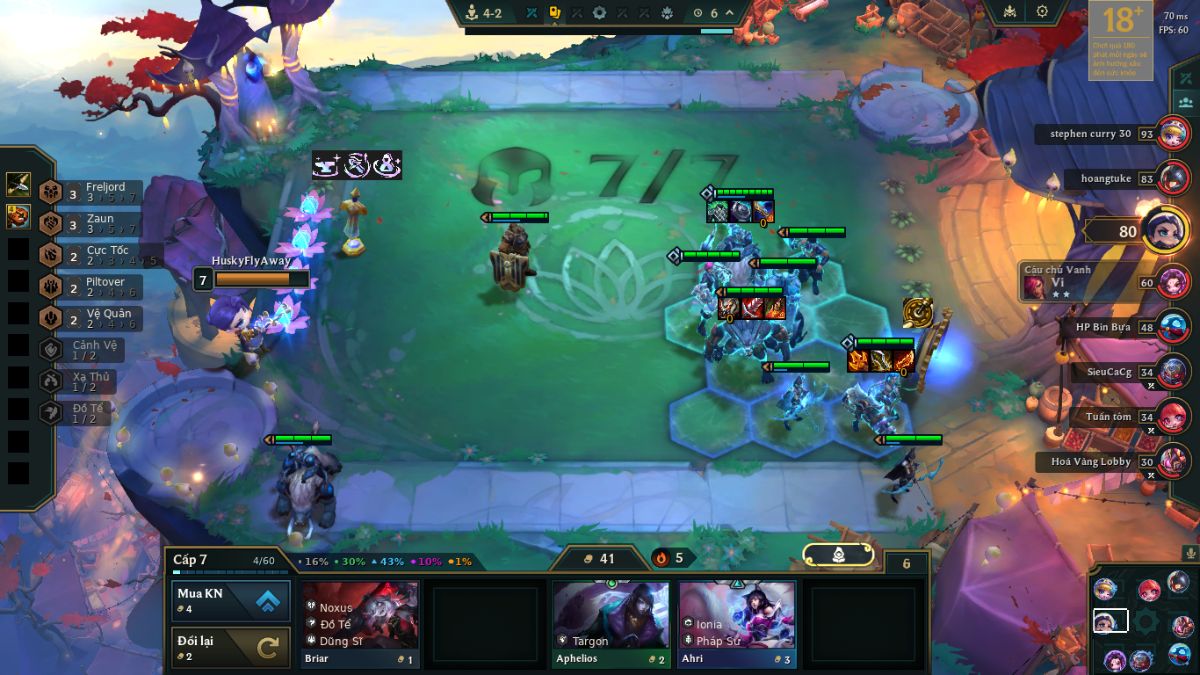The image size is (1200, 675).
Task: Check the Piltover trait row
Action: click(90, 287)
